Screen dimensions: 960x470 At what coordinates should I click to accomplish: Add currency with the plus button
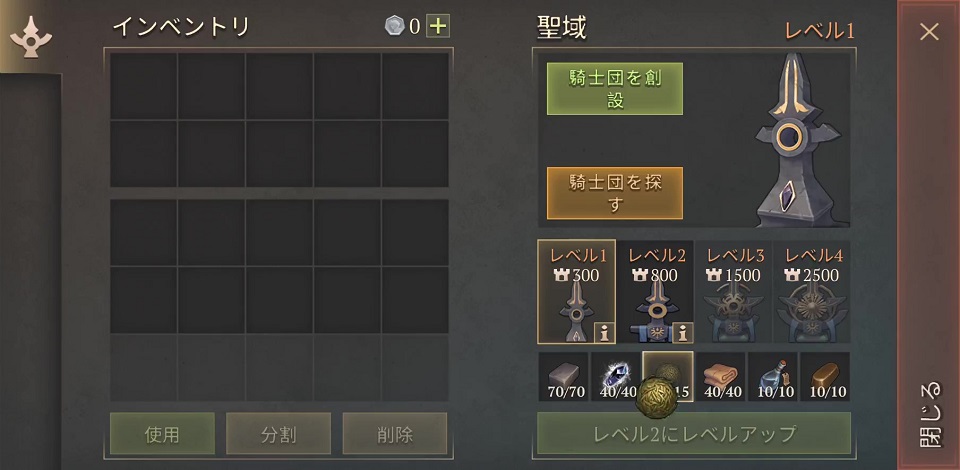tap(438, 26)
